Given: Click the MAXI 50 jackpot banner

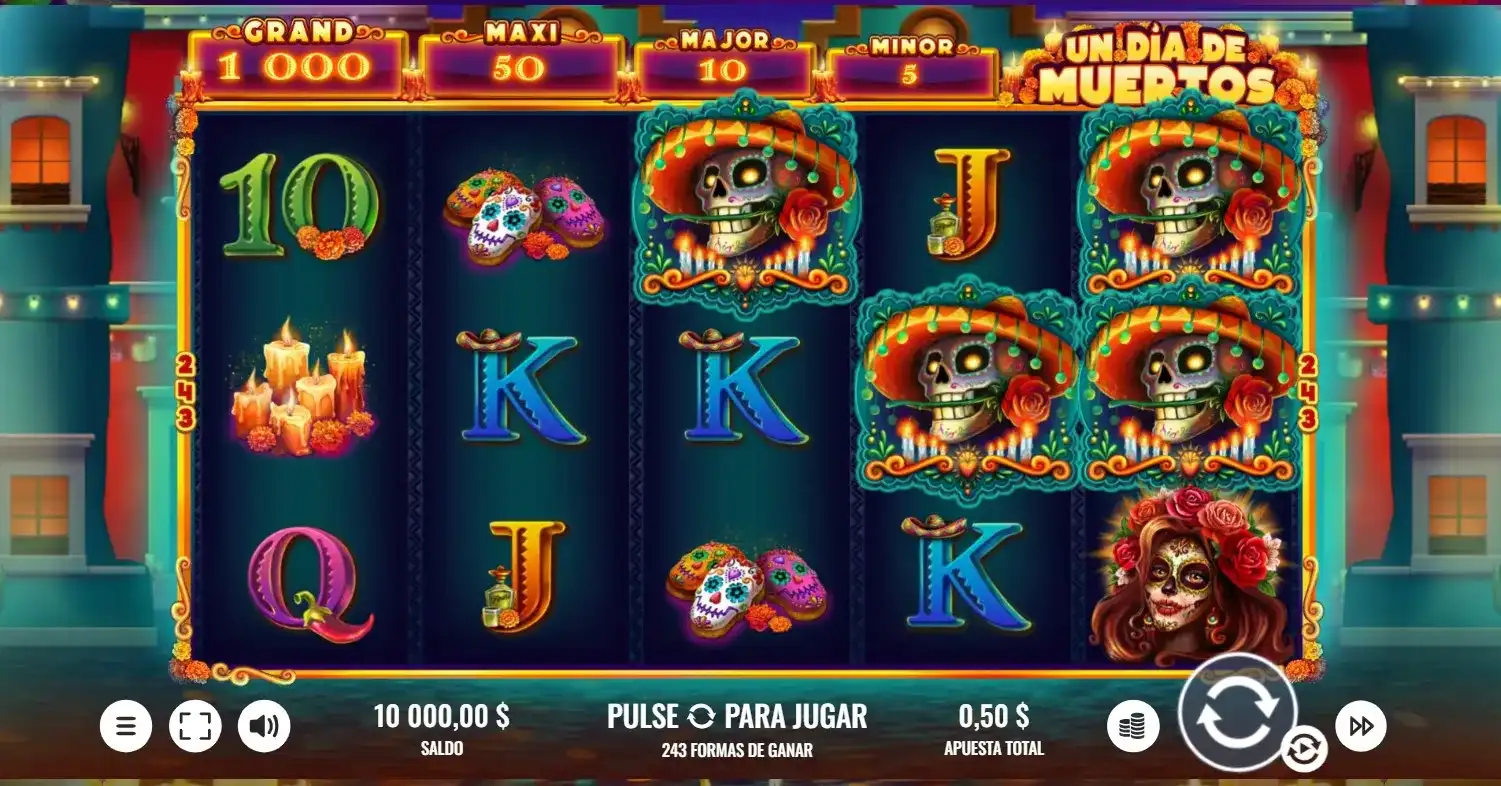Looking at the screenshot, I should [x=516, y=55].
